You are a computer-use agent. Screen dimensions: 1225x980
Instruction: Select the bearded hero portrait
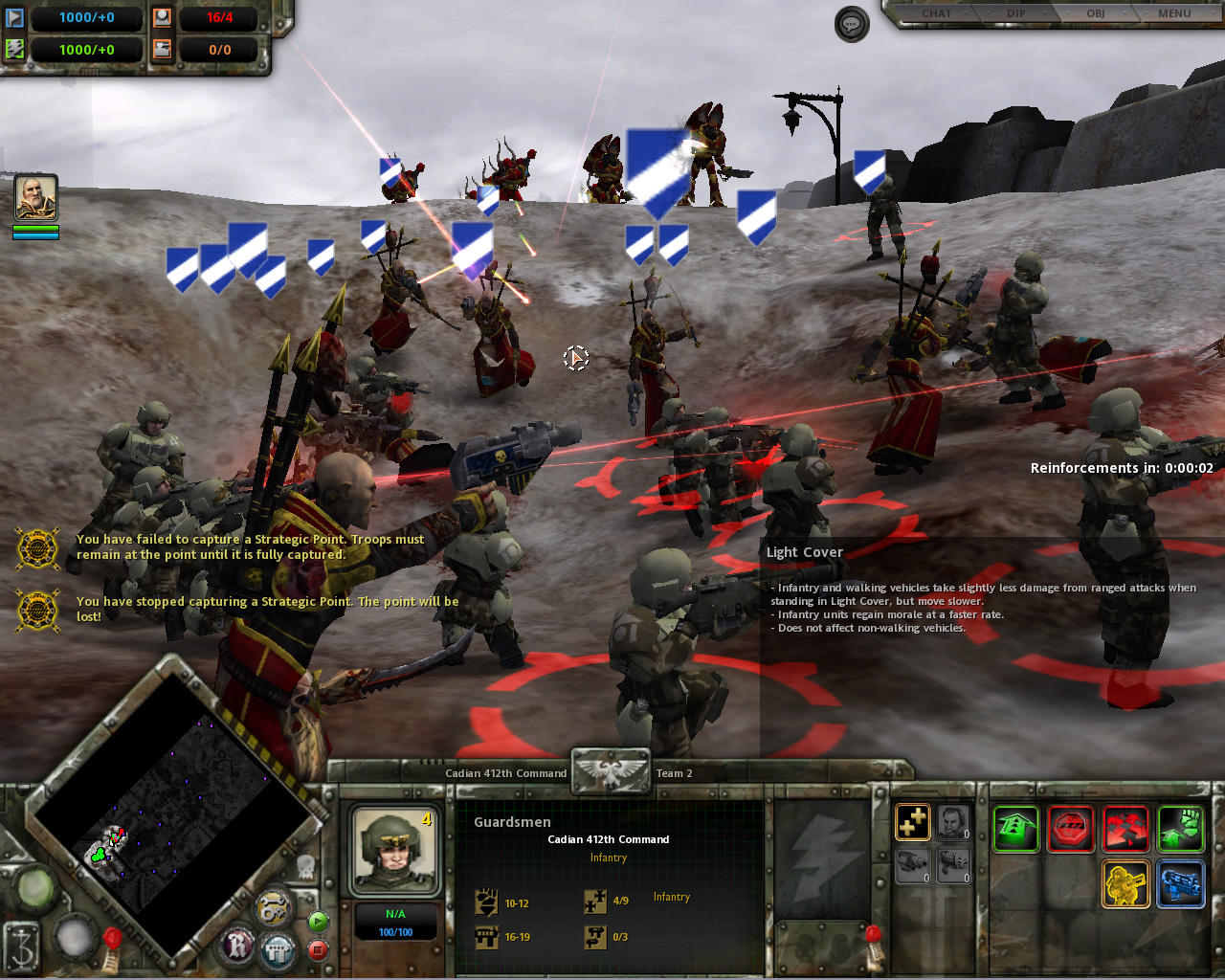[36, 198]
